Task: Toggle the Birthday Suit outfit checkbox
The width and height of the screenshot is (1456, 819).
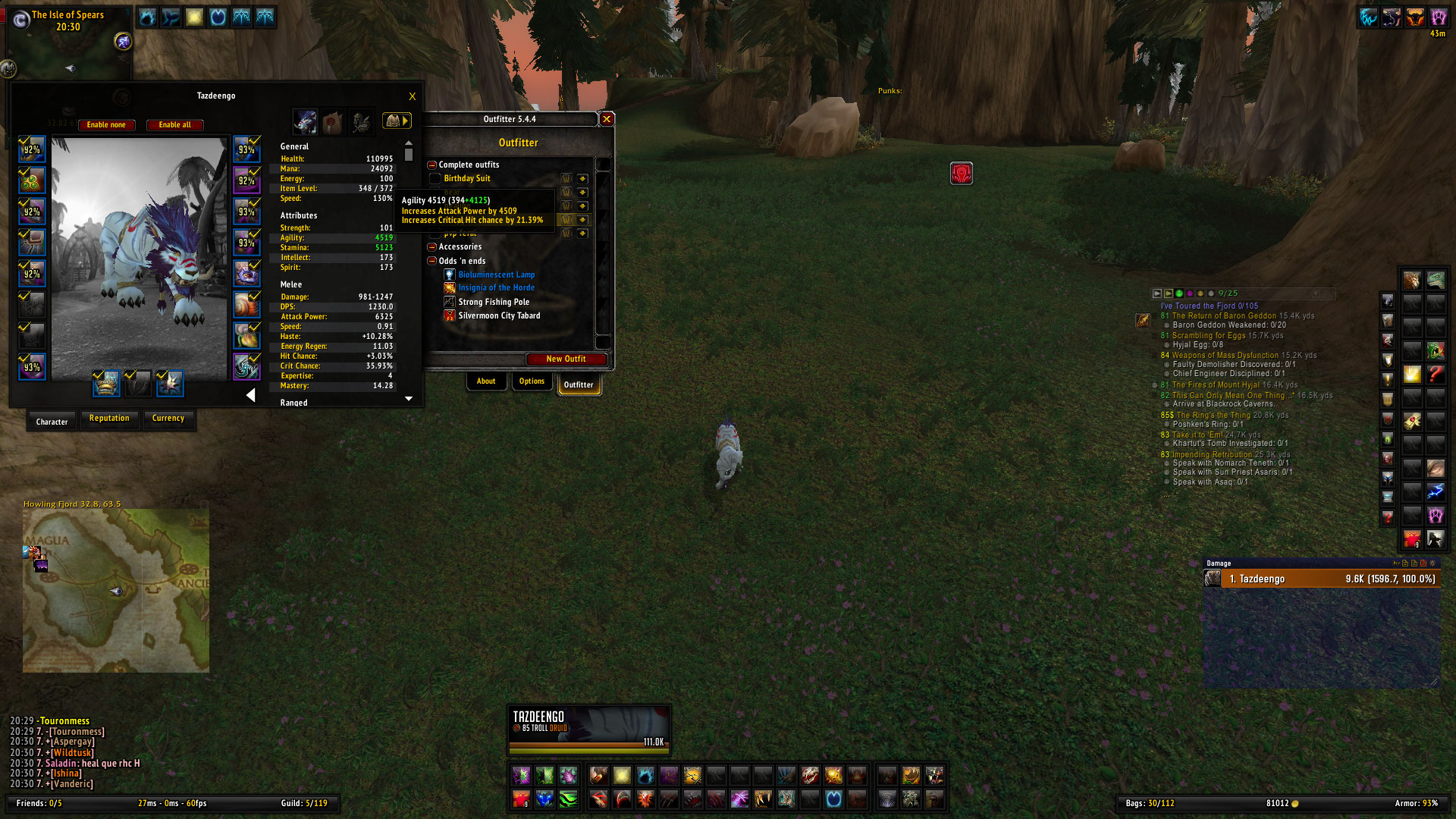Action: point(435,179)
